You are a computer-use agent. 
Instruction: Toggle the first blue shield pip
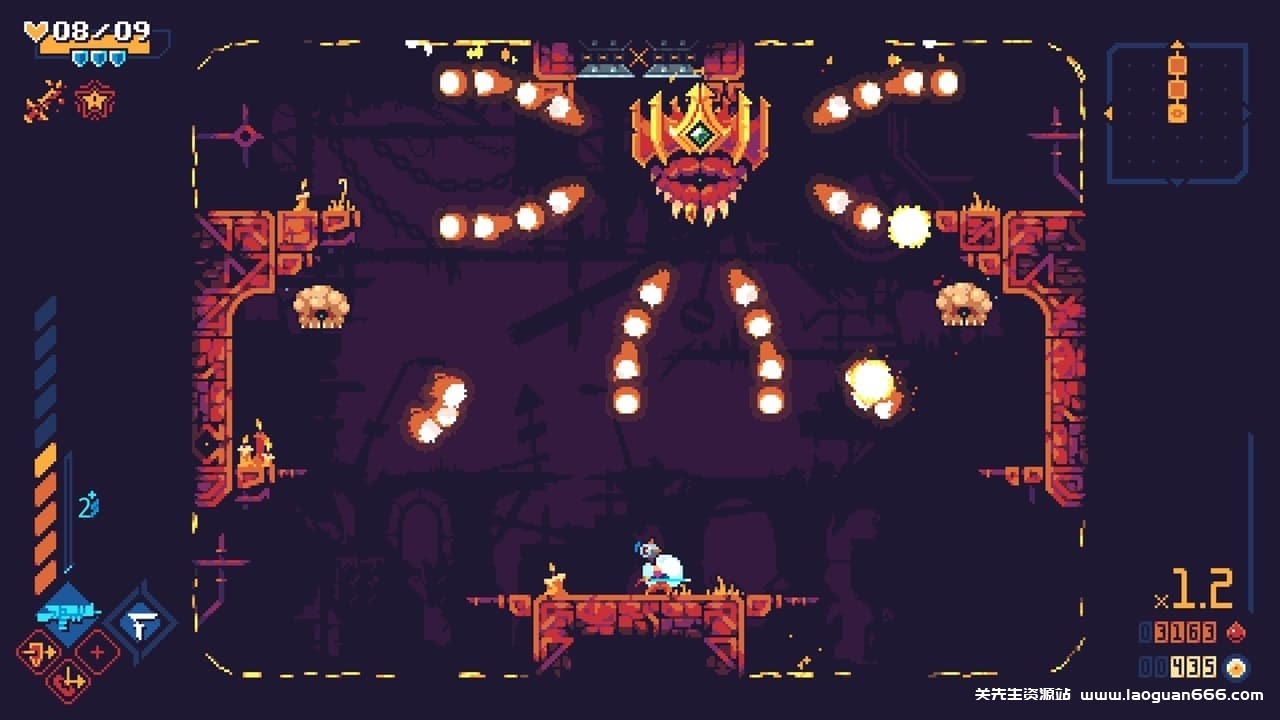coord(80,58)
